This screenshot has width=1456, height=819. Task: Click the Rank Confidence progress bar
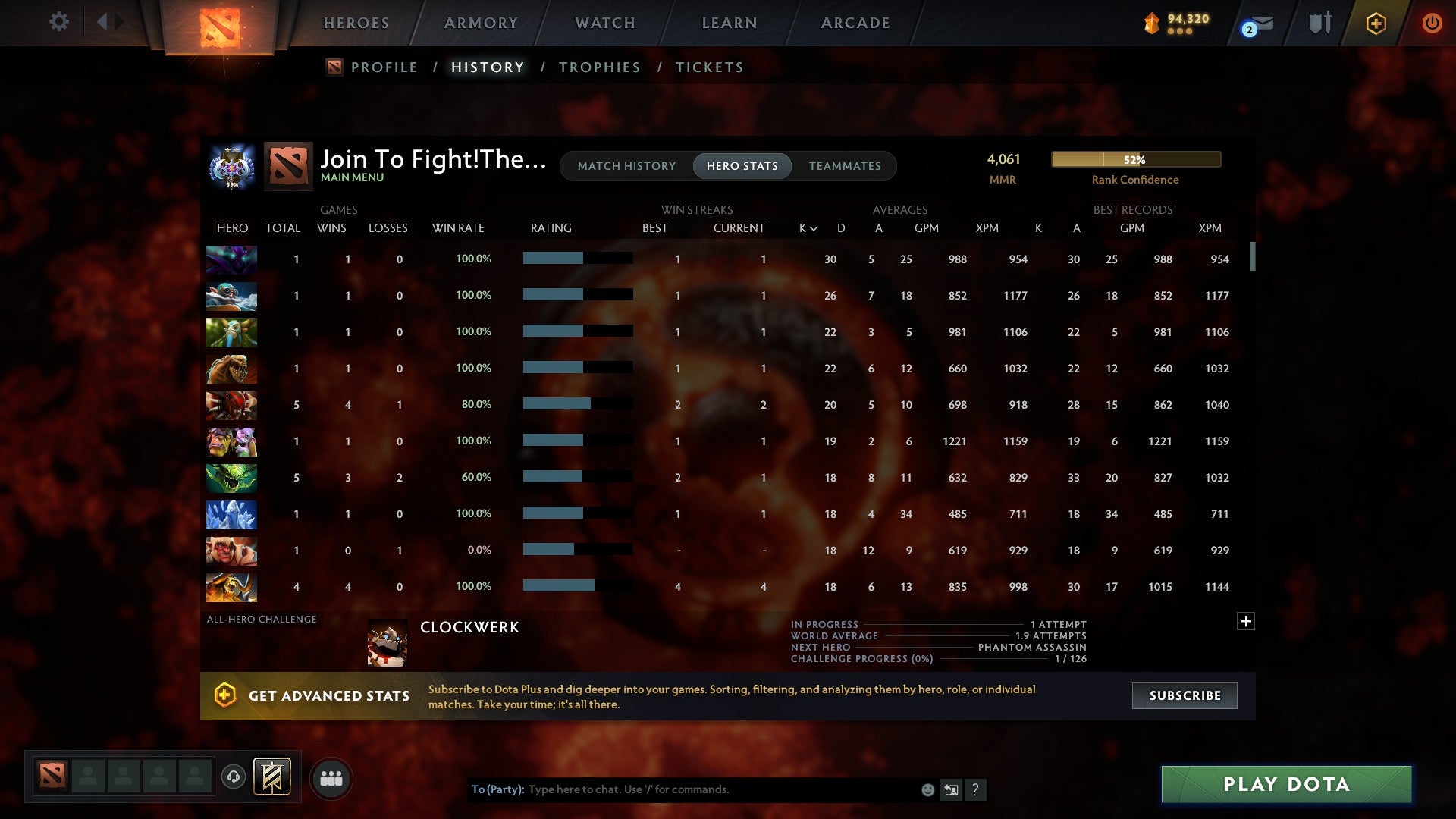pos(1134,159)
